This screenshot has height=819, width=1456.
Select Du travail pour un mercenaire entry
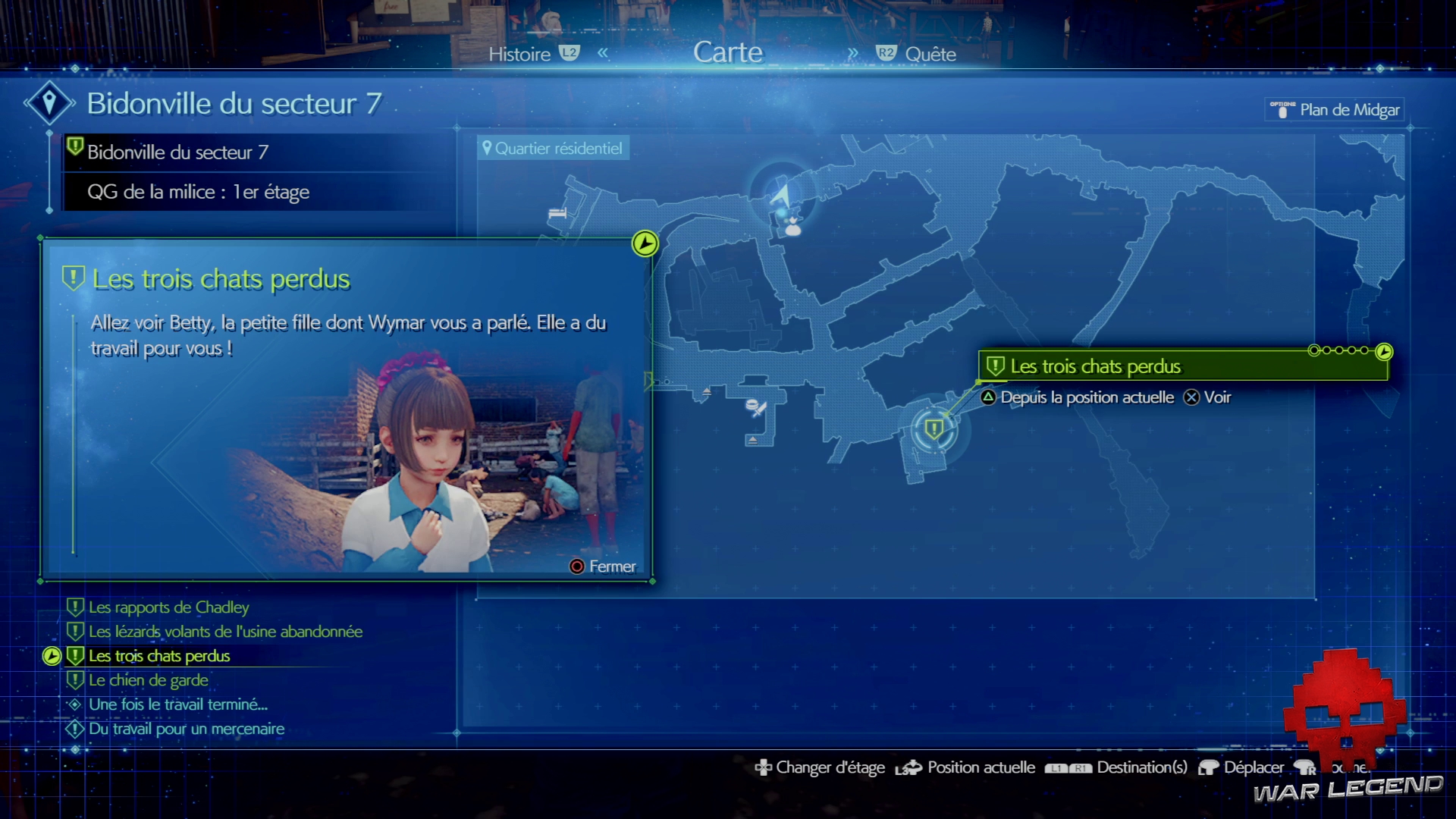click(186, 729)
